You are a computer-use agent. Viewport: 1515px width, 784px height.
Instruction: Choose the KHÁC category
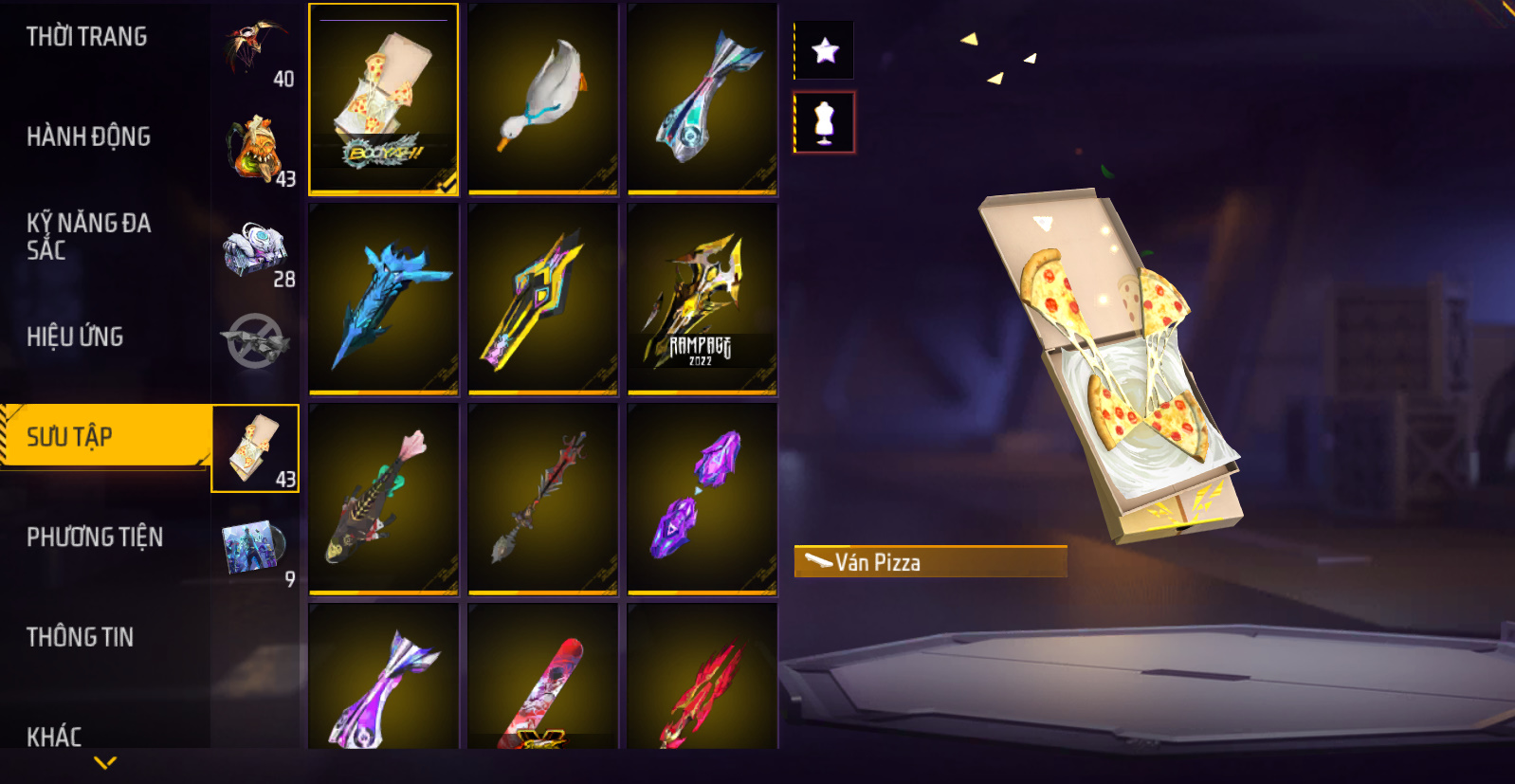(x=54, y=736)
